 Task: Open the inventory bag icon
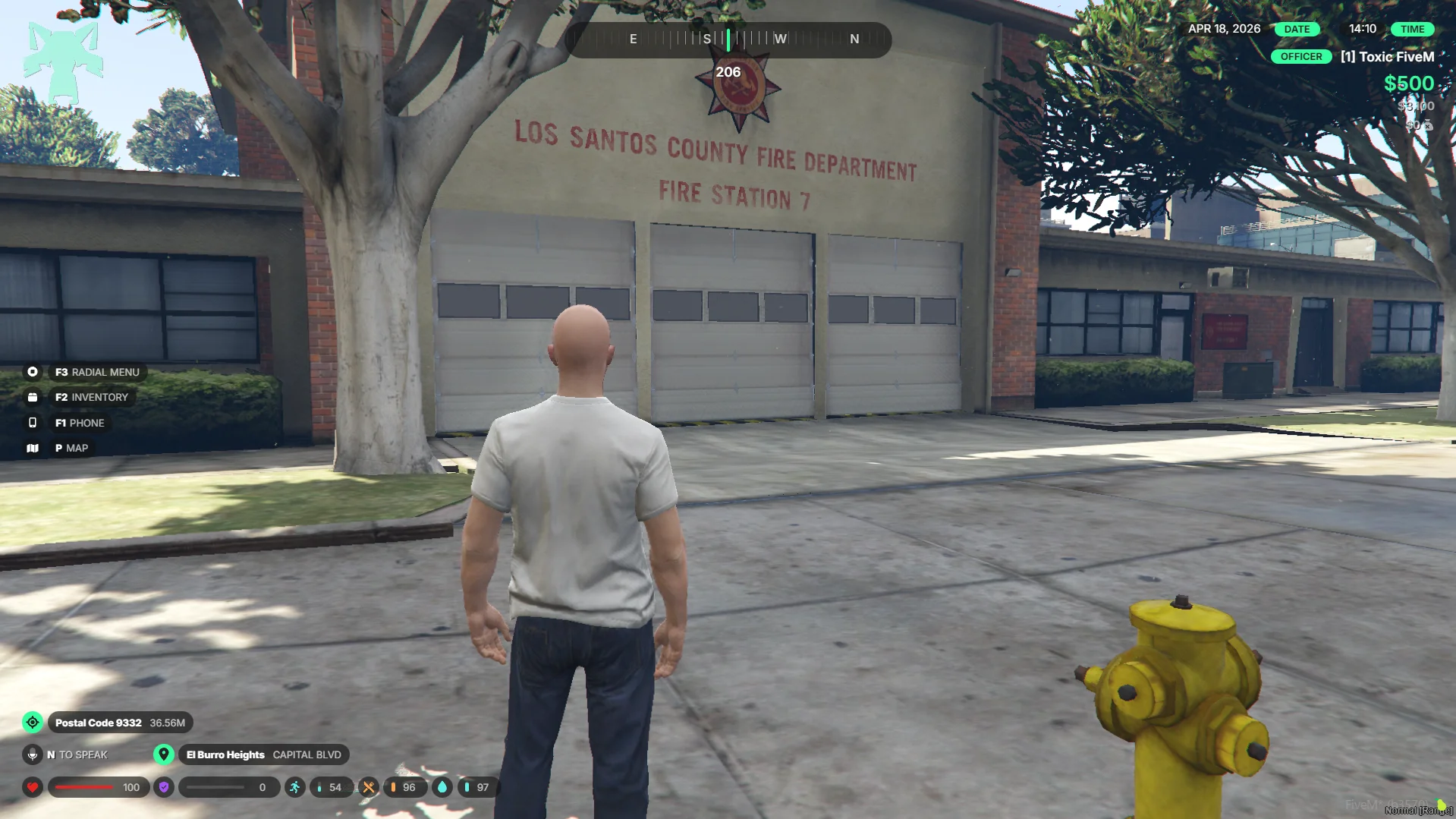33,397
